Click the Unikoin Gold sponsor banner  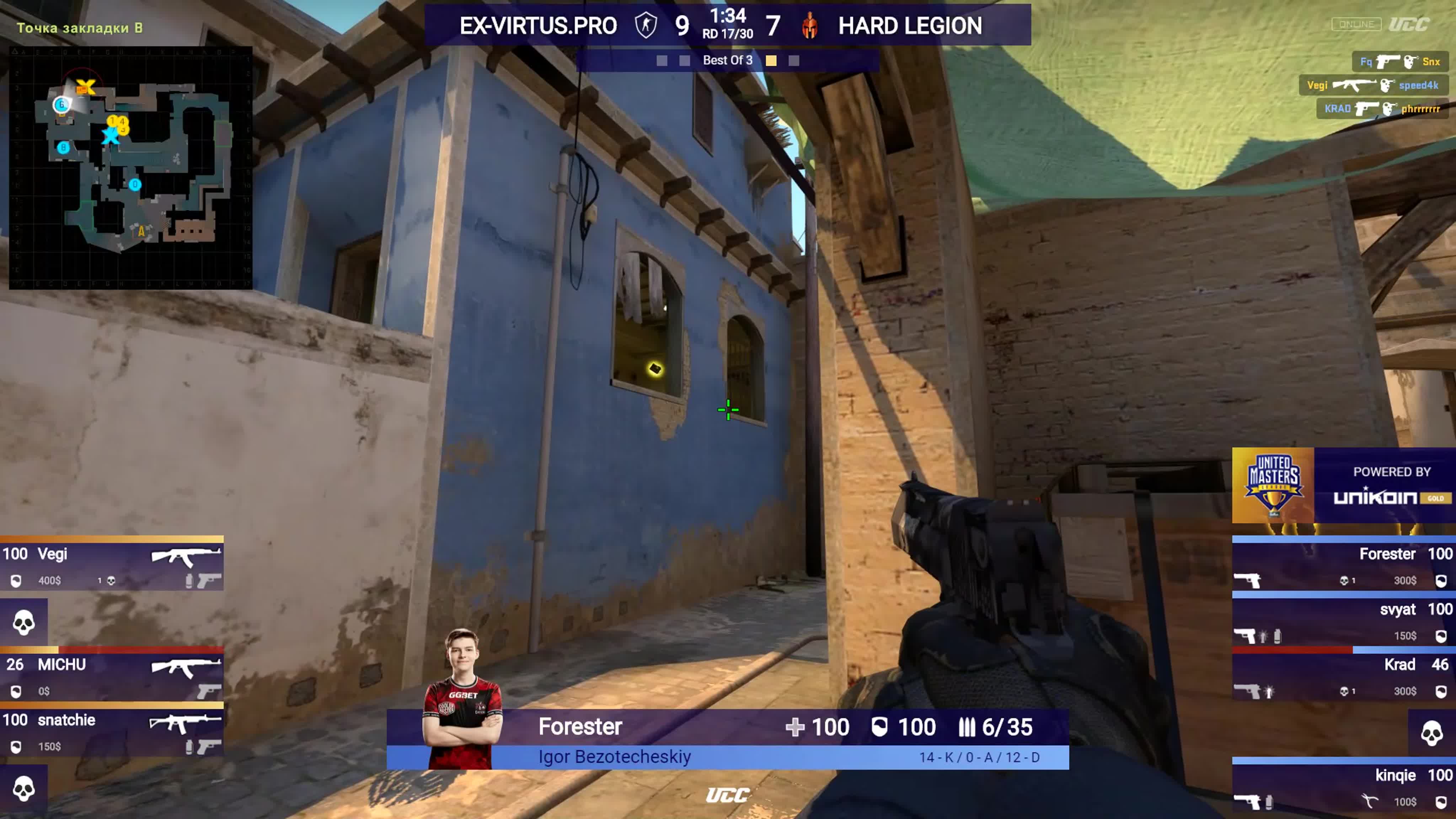pos(1391,486)
